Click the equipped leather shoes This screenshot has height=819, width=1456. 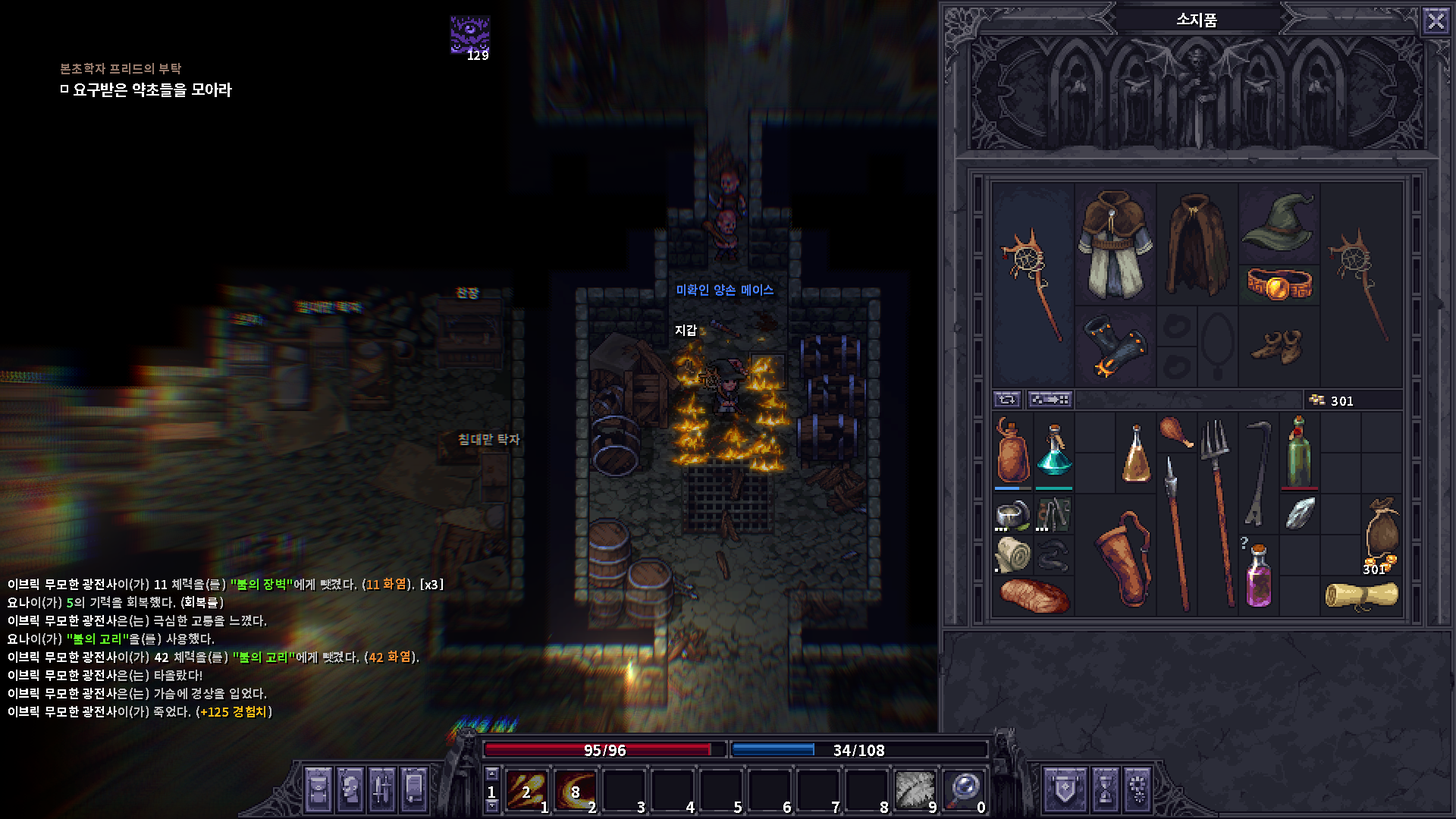click(1279, 347)
